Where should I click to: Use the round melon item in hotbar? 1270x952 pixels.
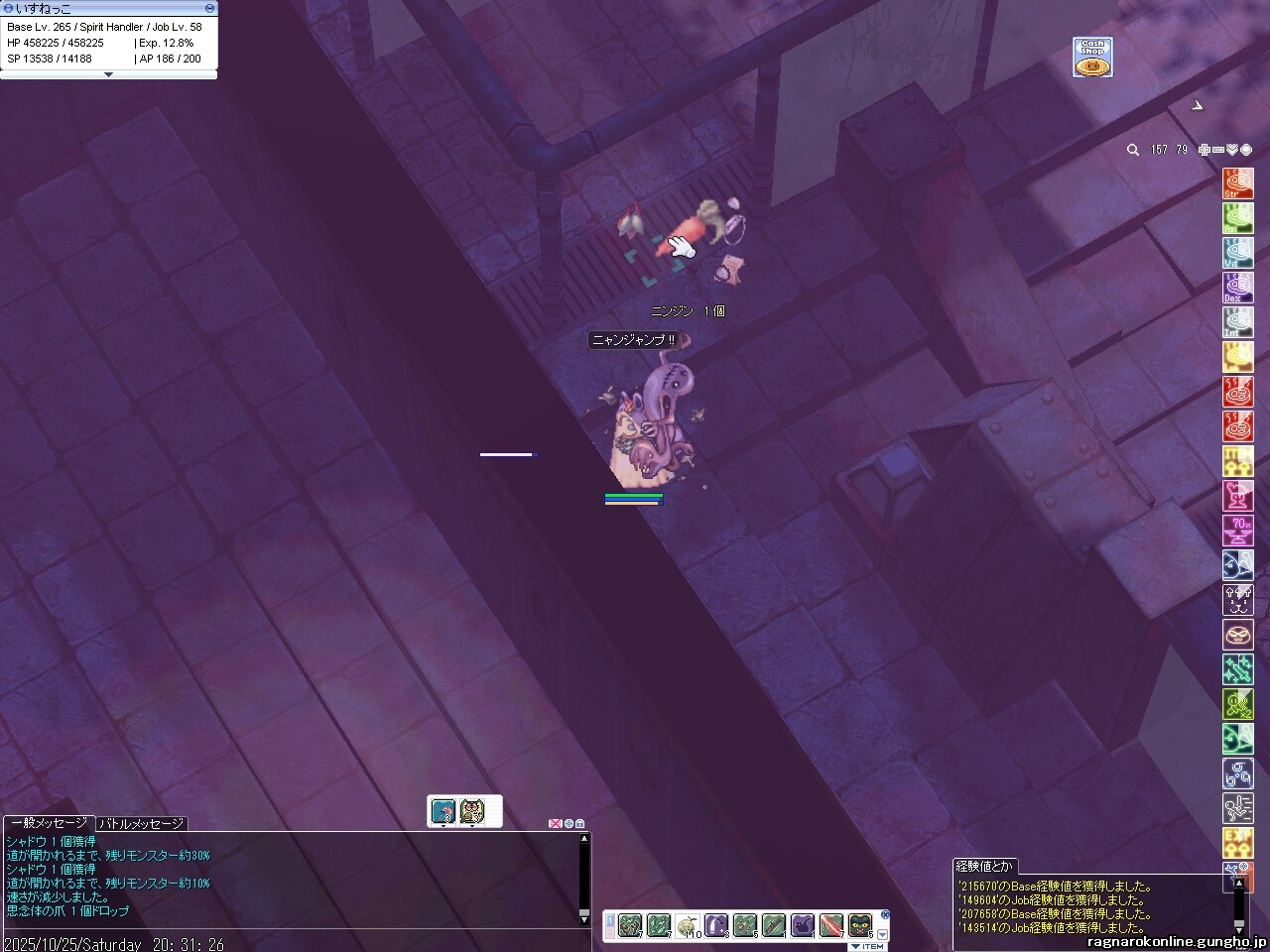tap(688, 926)
